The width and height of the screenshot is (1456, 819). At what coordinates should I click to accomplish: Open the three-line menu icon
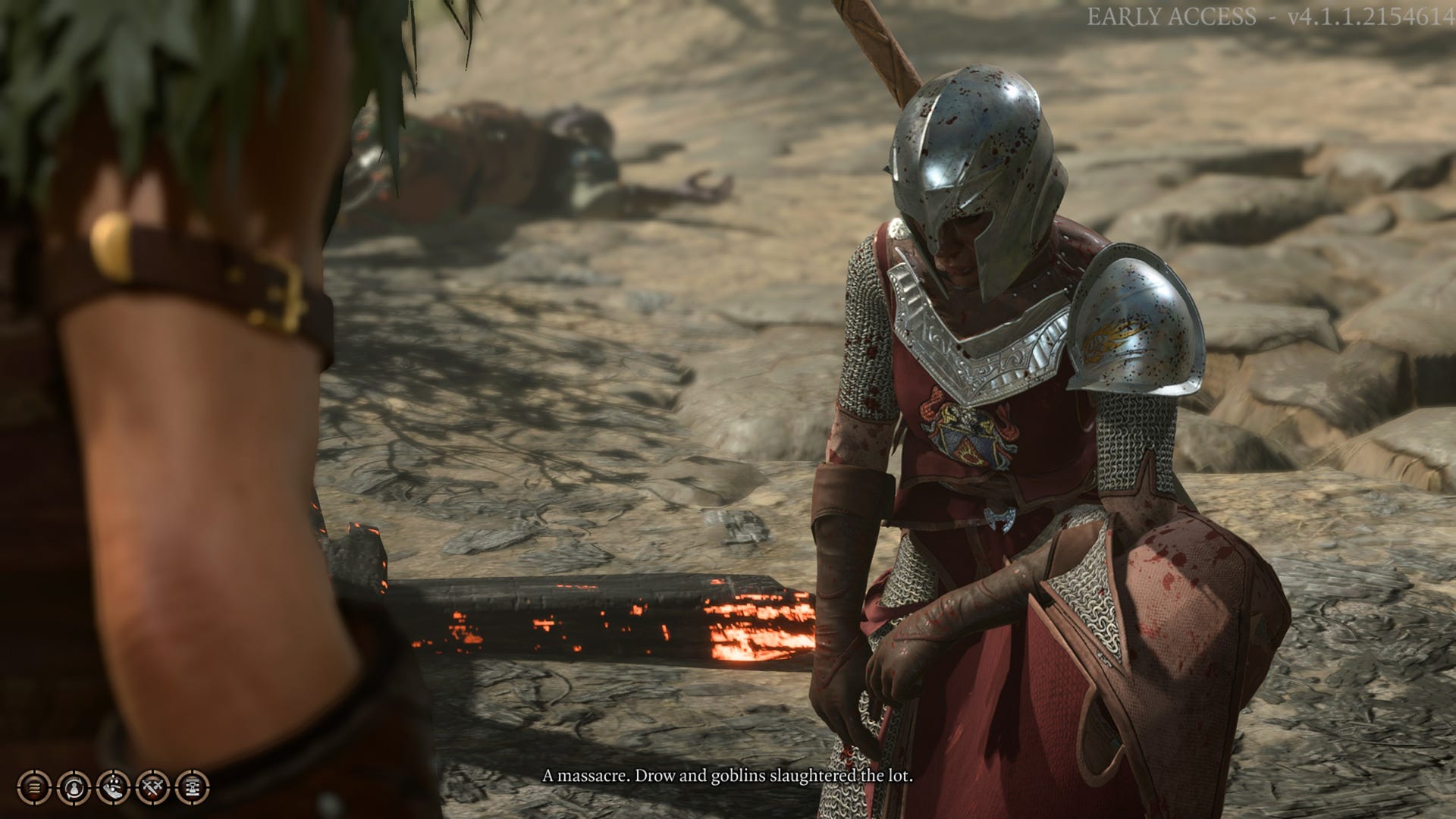(x=33, y=786)
